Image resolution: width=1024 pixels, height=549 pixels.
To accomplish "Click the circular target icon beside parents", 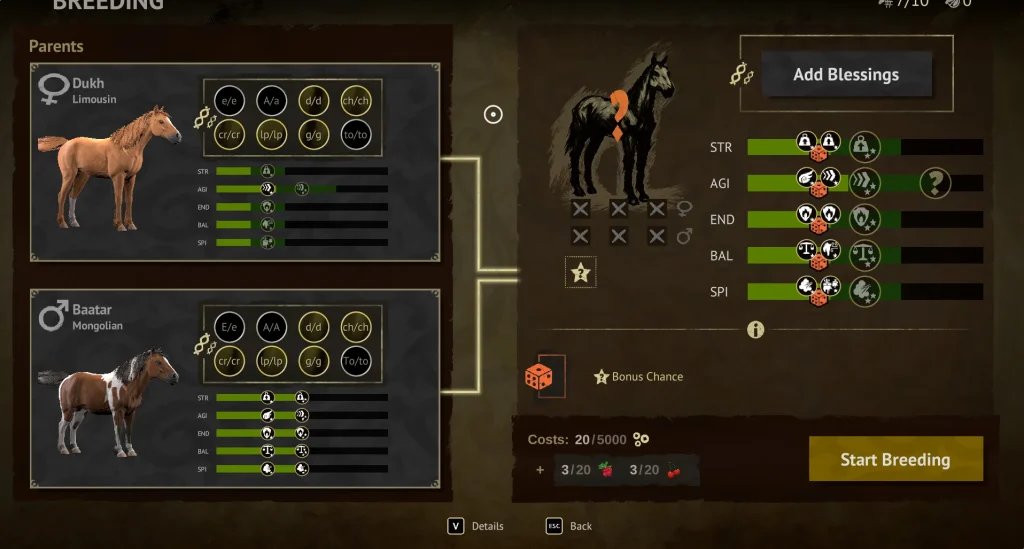I will click(x=493, y=114).
